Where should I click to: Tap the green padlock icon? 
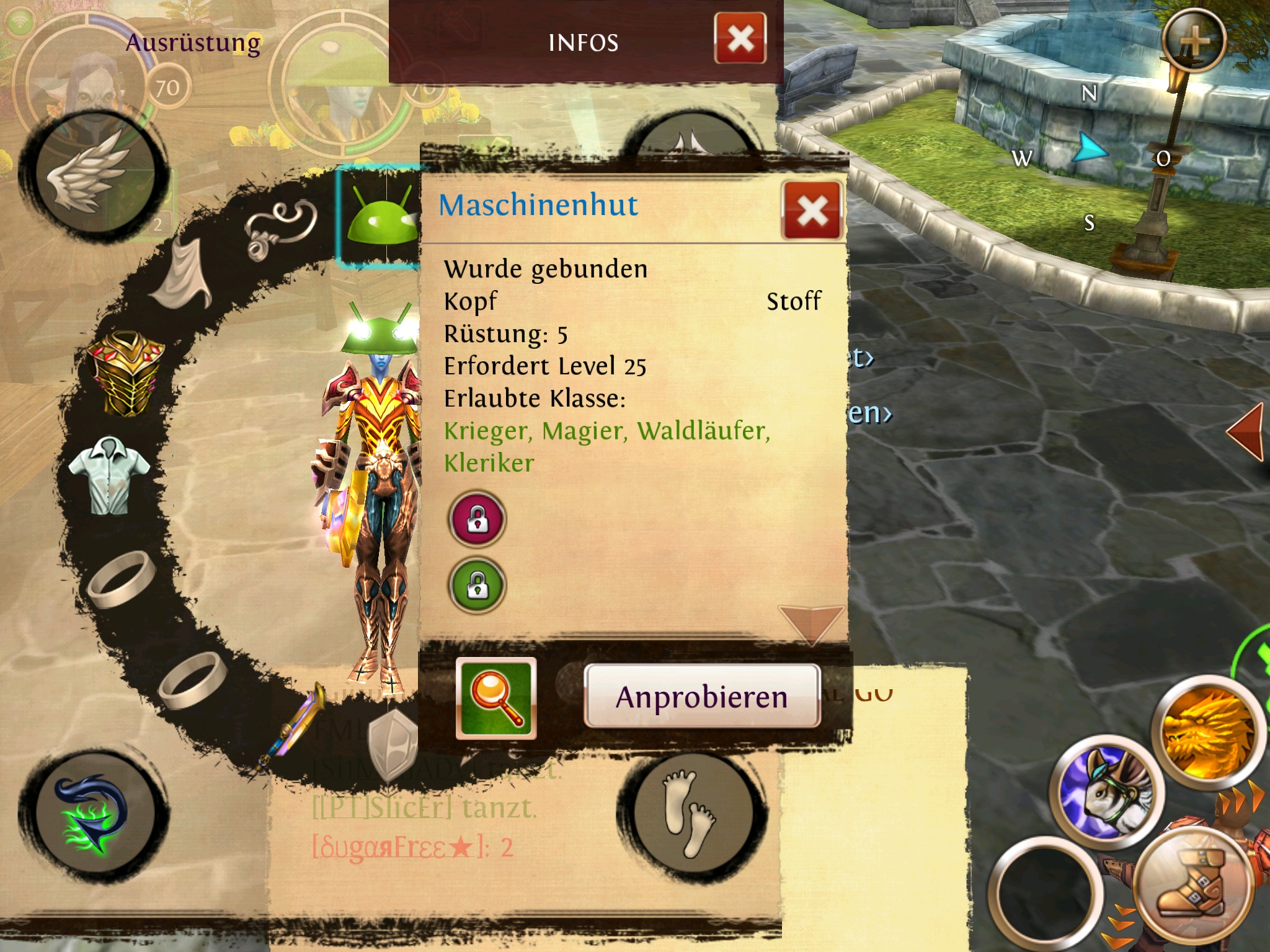click(x=477, y=585)
